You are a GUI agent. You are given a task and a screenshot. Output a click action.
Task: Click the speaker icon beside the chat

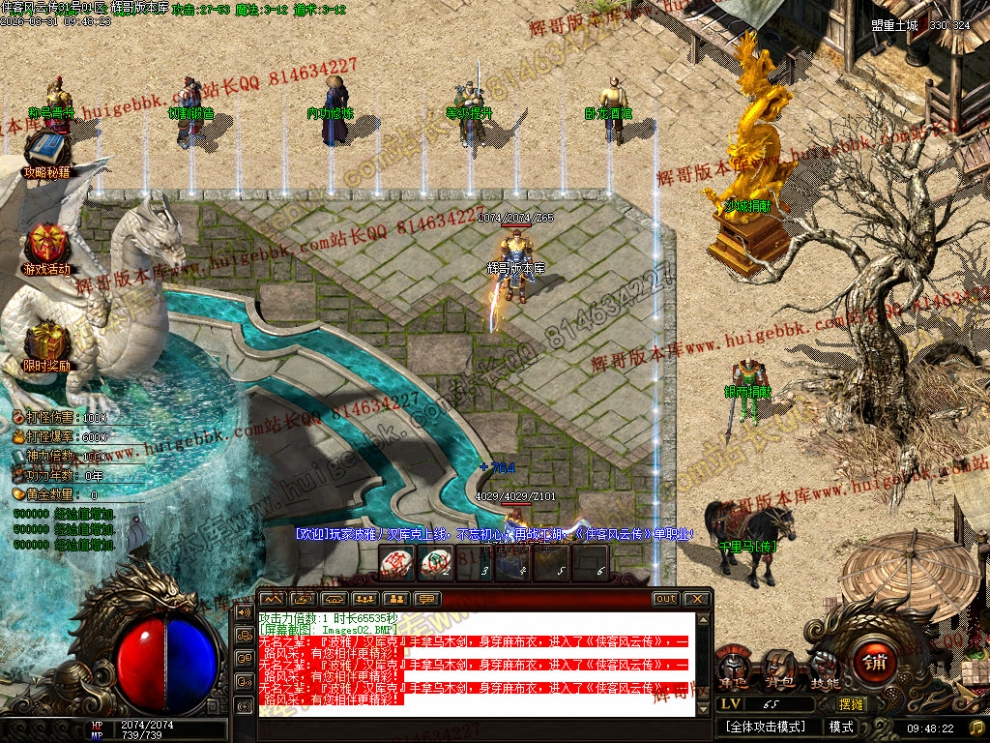pyautogui.click(x=243, y=611)
